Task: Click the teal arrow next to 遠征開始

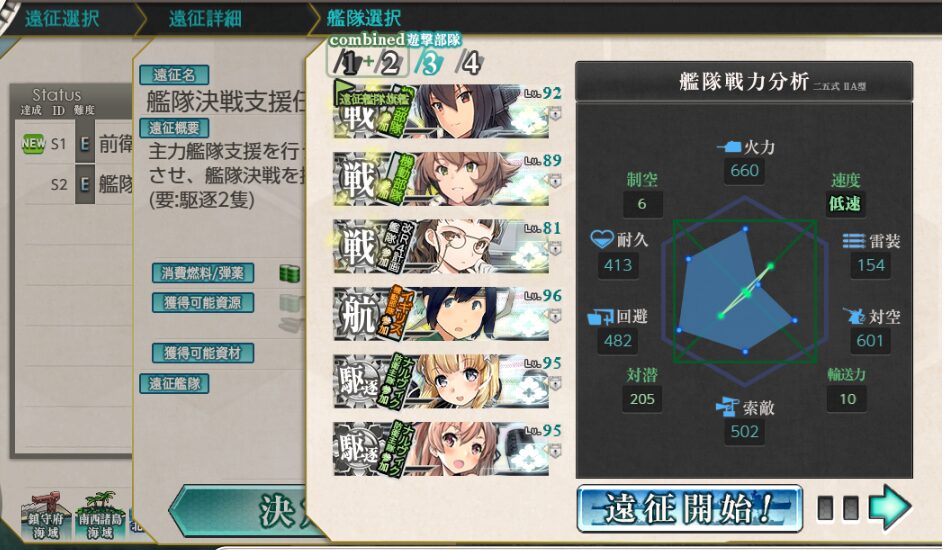Action: point(888,508)
